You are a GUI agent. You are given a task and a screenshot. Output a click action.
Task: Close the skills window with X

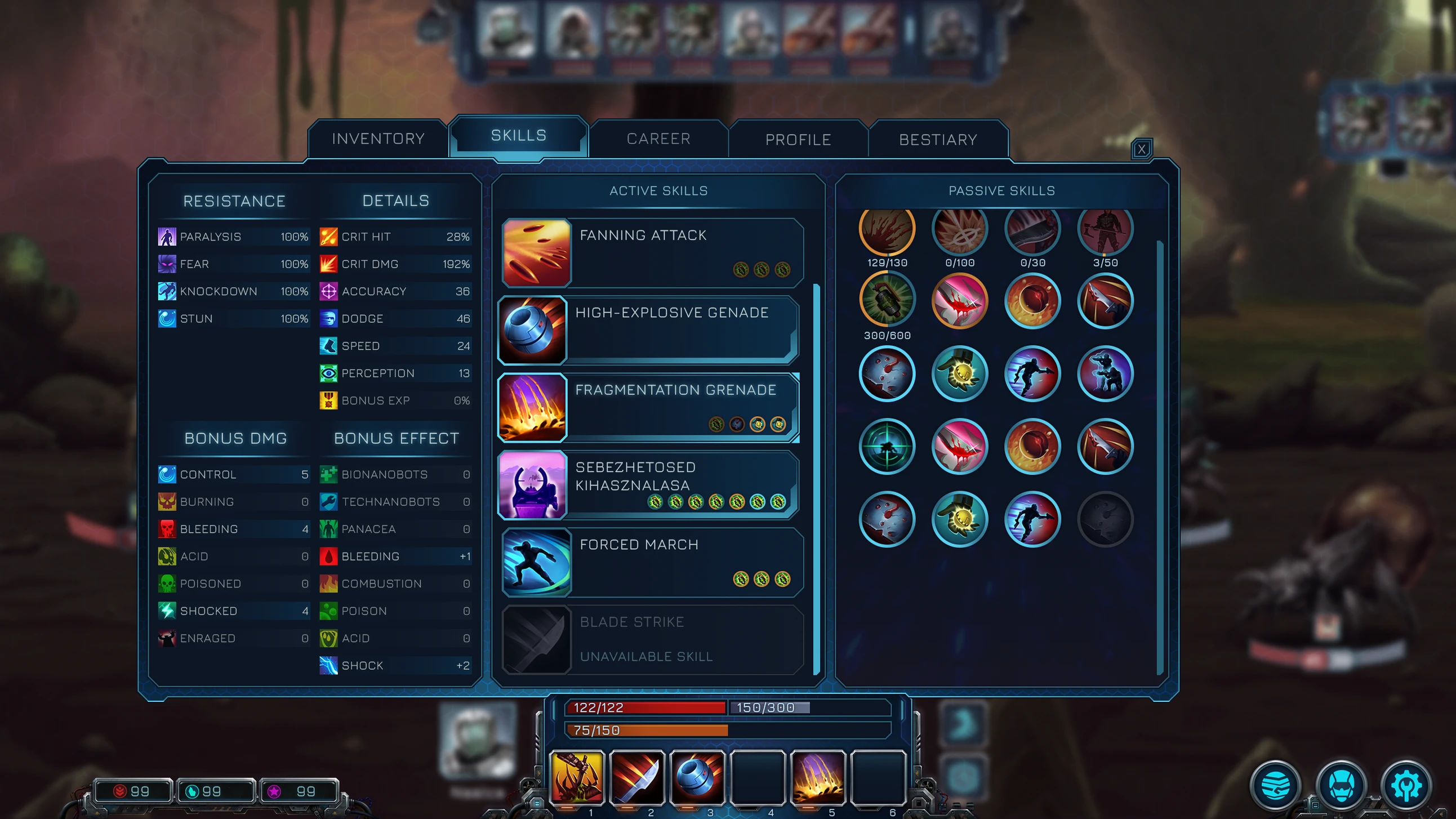1141,149
